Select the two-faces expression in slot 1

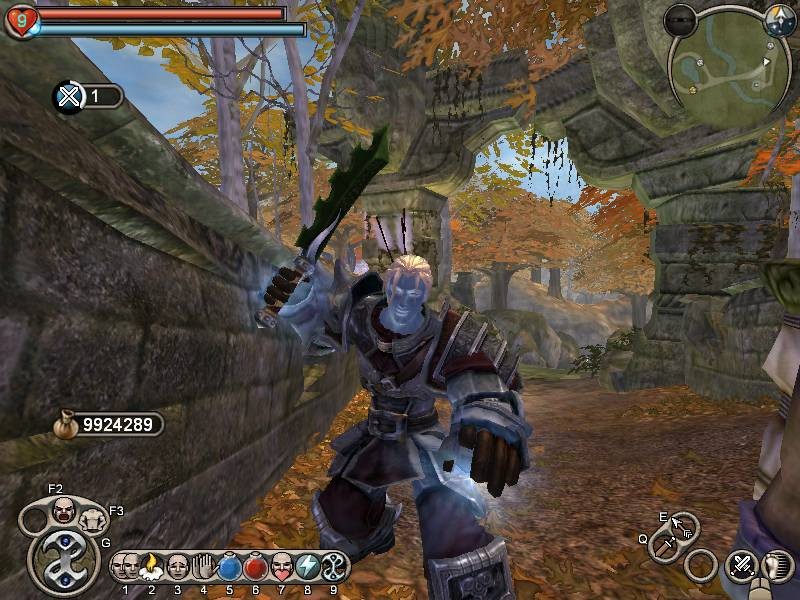pos(126,567)
